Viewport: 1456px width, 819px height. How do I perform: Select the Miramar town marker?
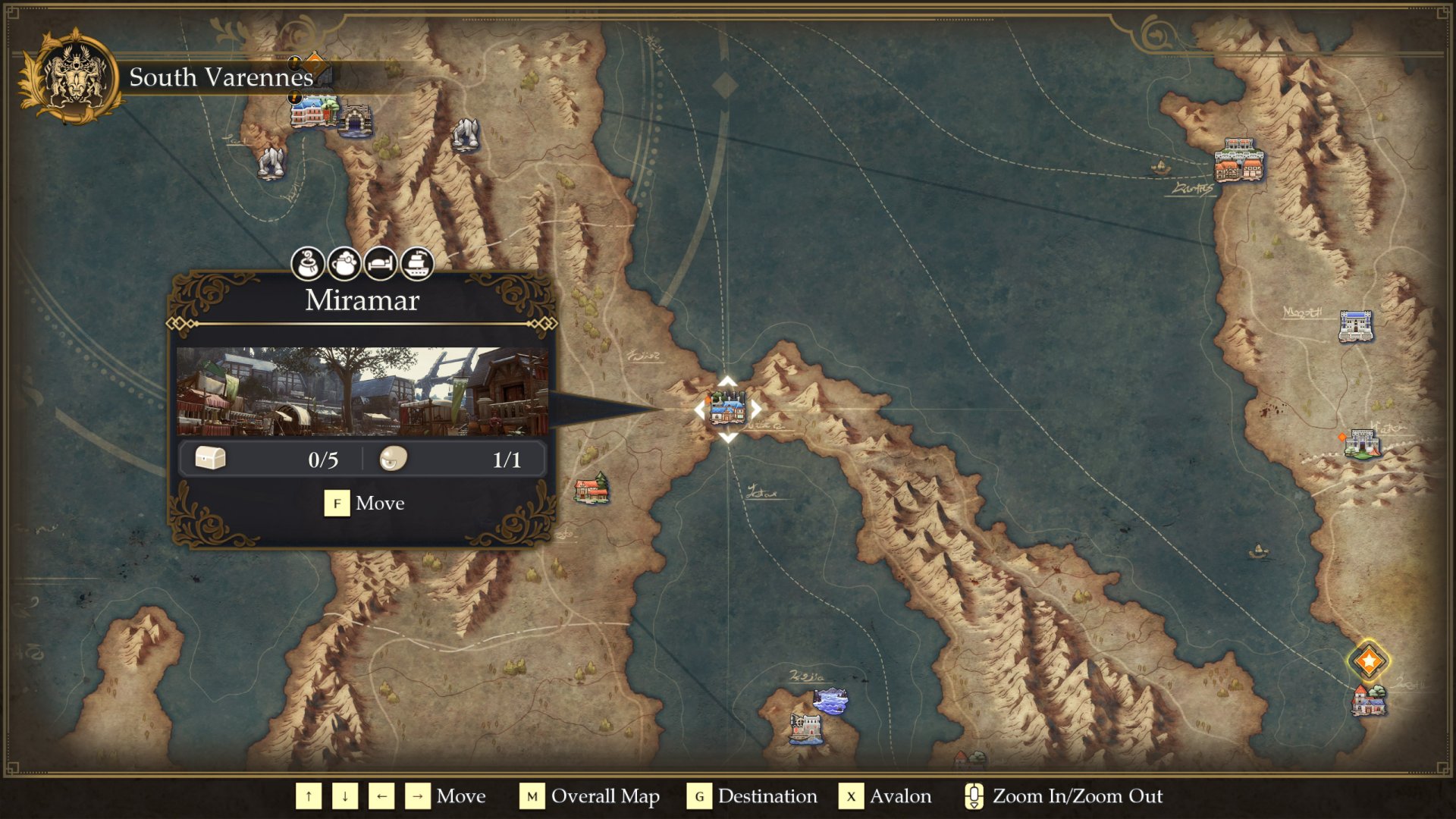click(x=727, y=409)
